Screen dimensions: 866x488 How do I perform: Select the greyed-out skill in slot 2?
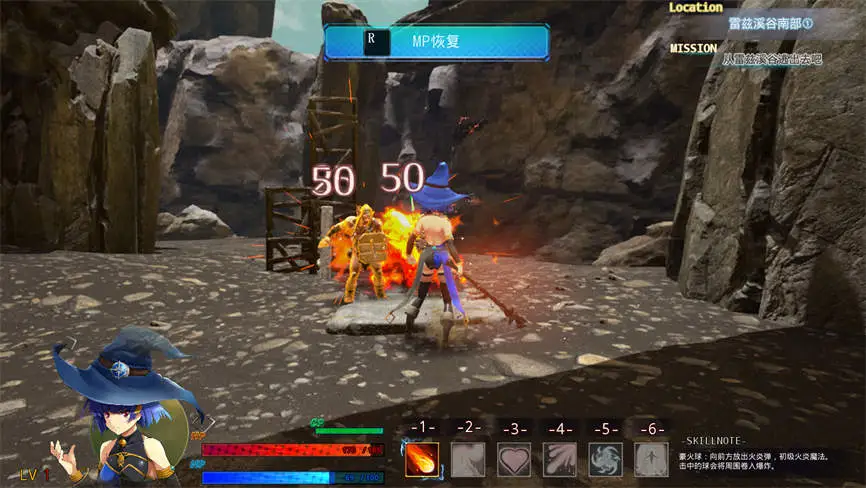click(x=467, y=459)
